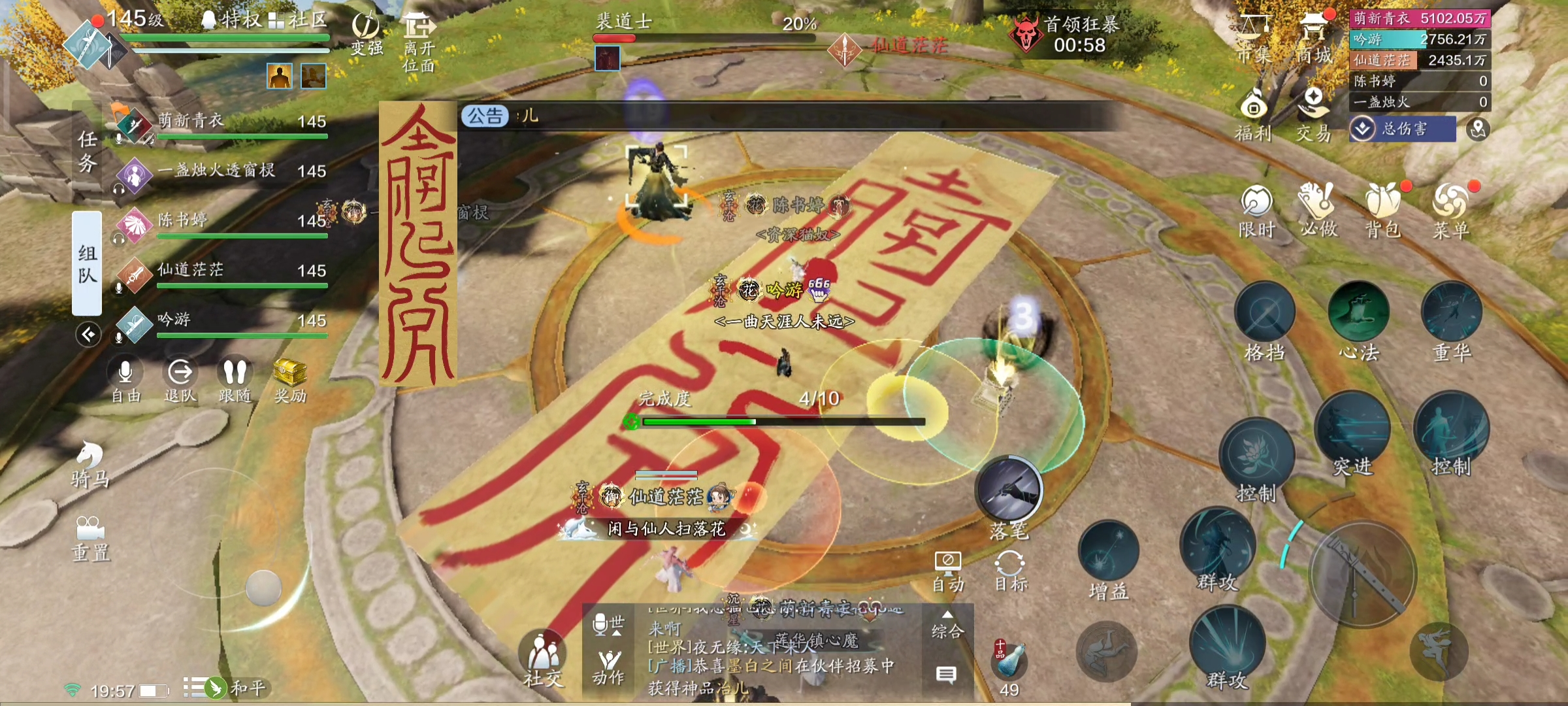Open the 商城 shop
The width and height of the screenshot is (1568, 706).
[x=1314, y=38]
